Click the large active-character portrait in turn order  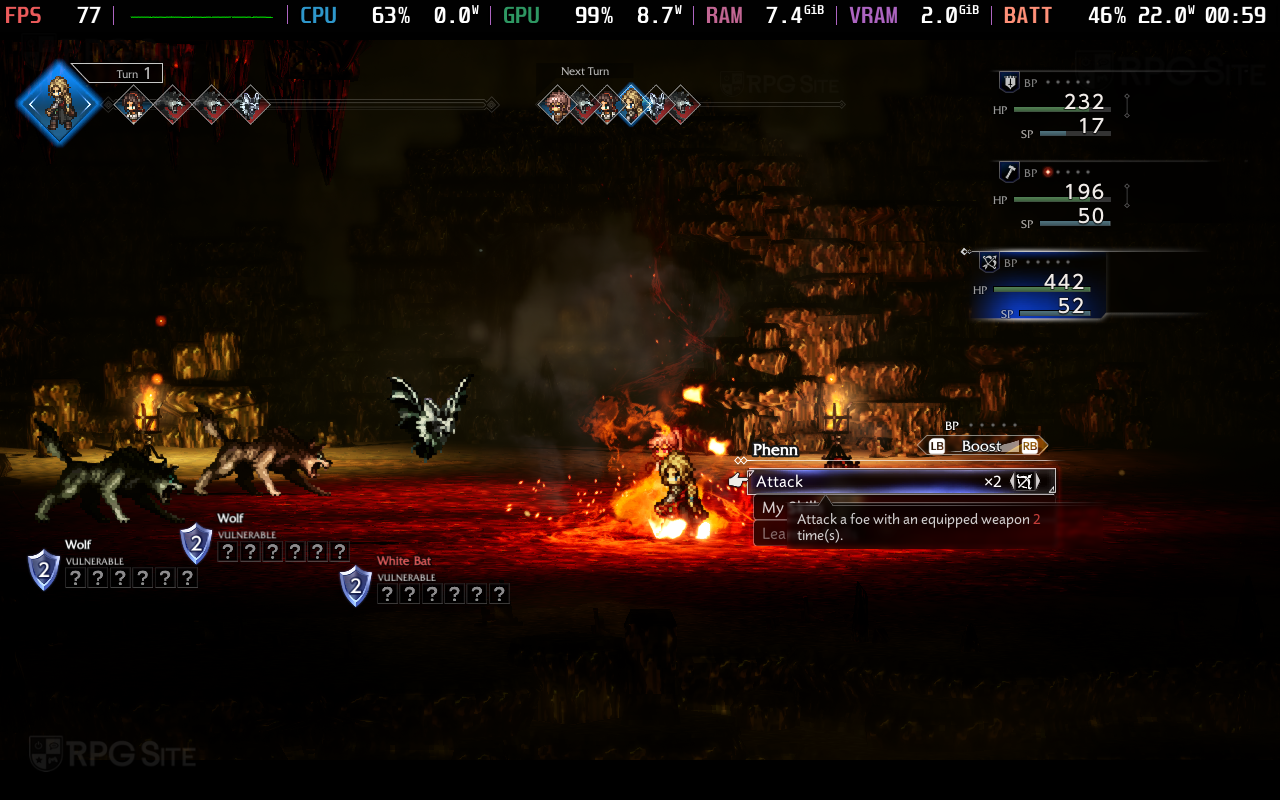(60, 103)
